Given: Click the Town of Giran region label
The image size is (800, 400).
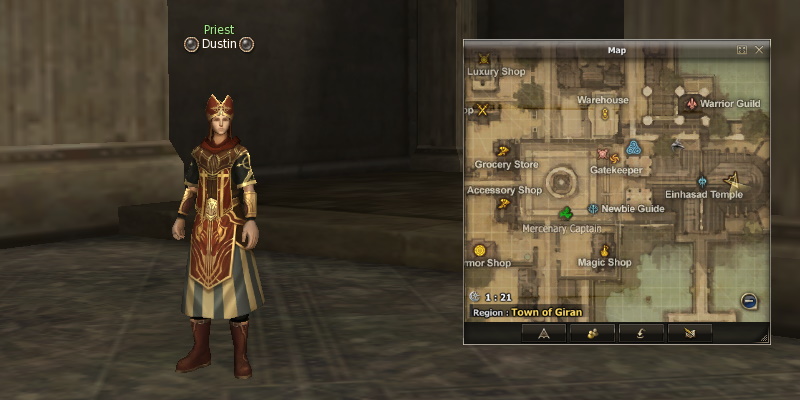Looking at the screenshot, I should [545, 313].
